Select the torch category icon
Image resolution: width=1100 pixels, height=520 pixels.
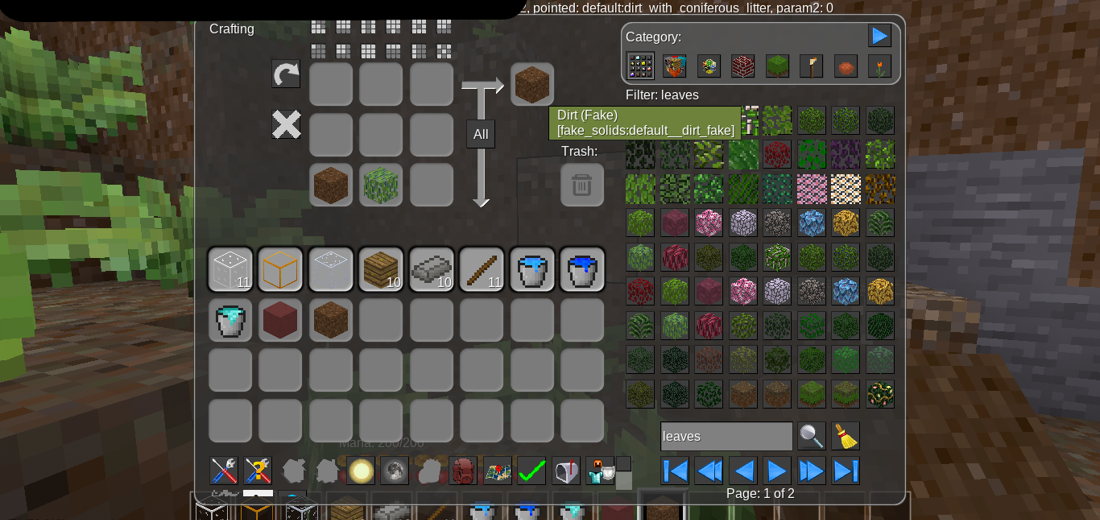point(811,66)
